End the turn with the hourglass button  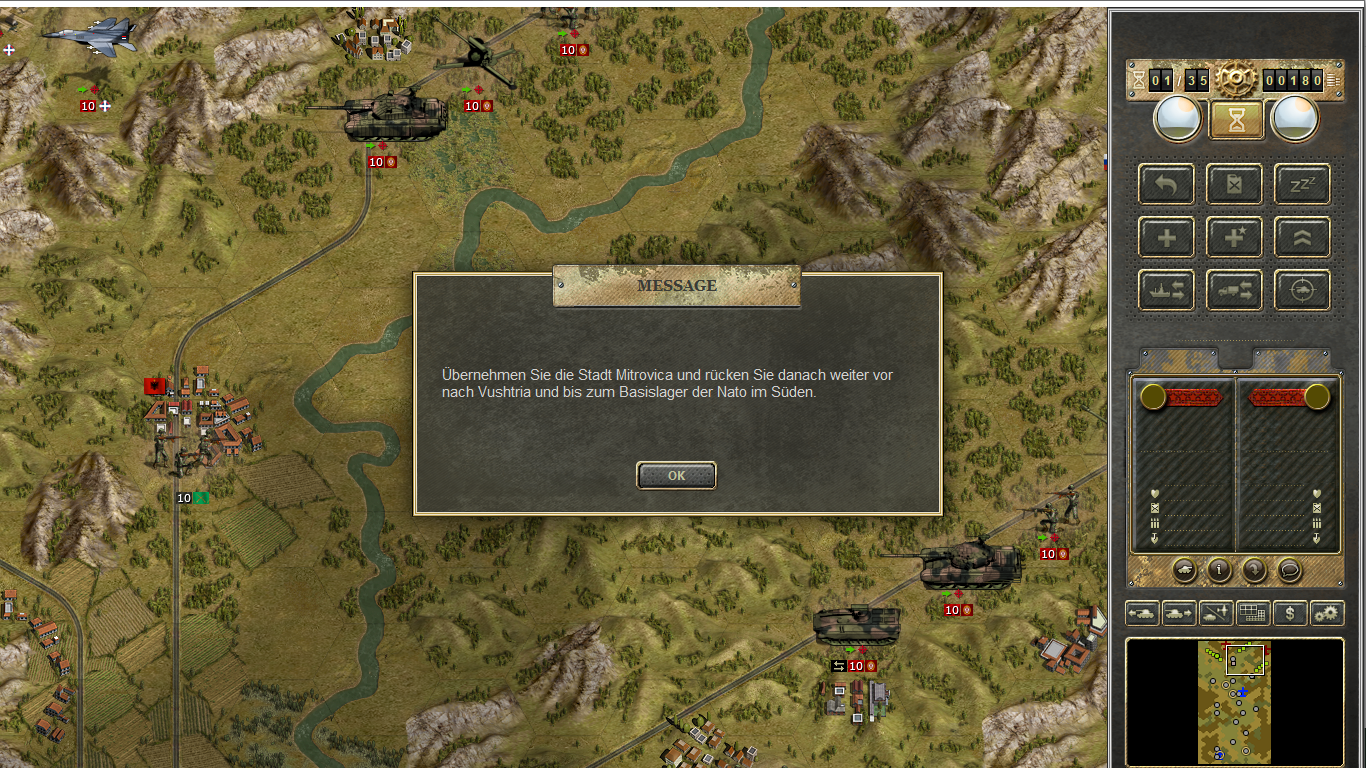point(1236,120)
